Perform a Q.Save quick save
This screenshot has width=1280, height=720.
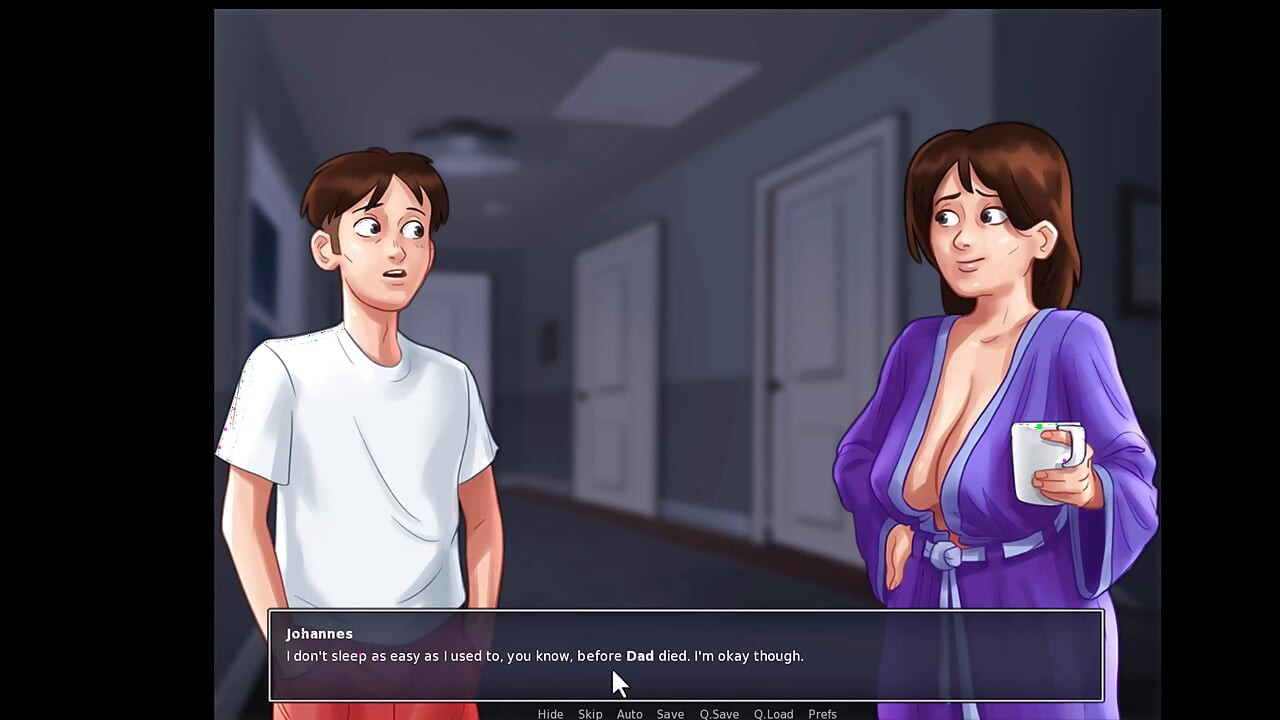coord(719,713)
